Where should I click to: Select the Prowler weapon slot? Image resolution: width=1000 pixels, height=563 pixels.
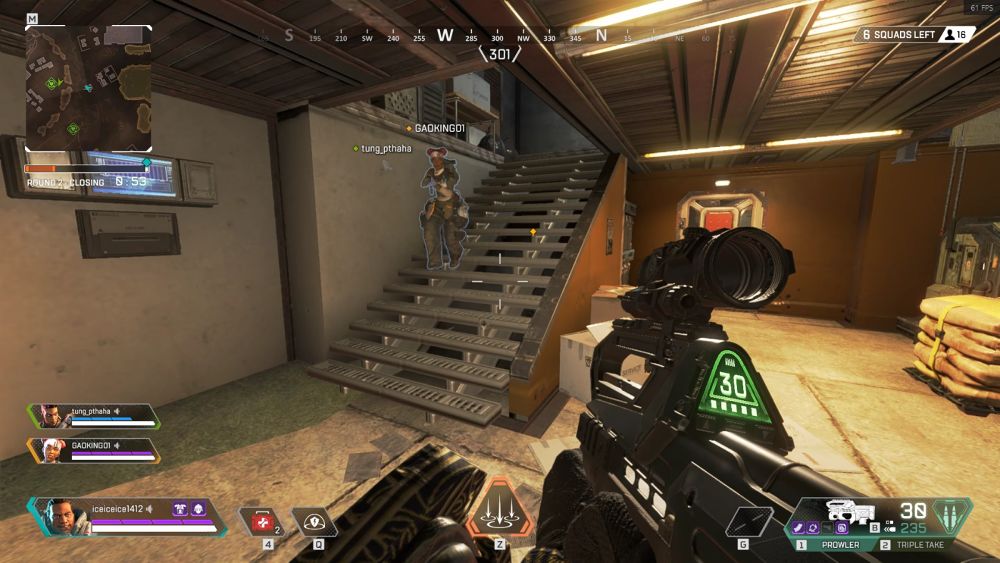pos(830,545)
